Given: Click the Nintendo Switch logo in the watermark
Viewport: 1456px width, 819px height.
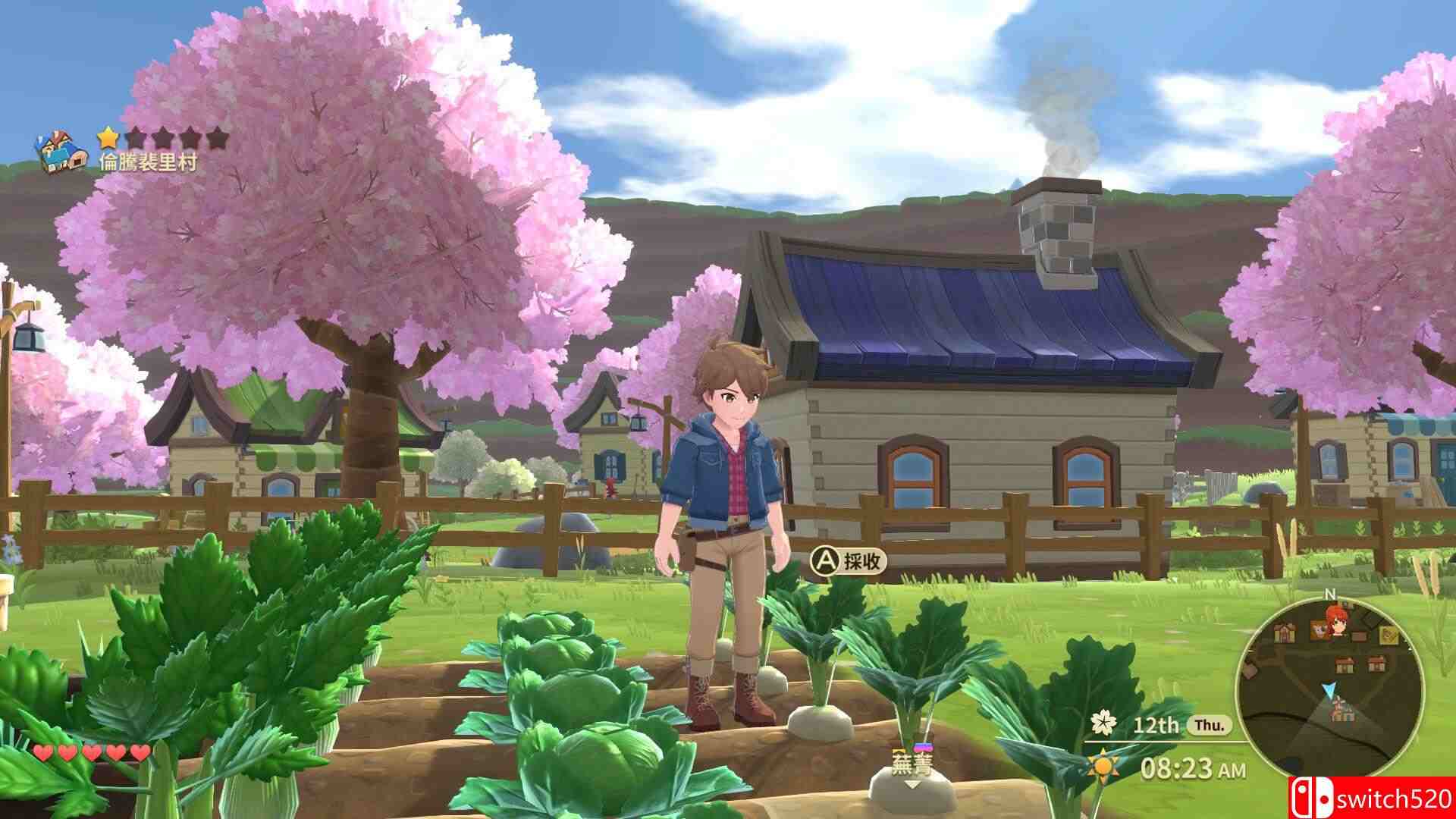Looking at the screenshot, I should point(1311,795).
